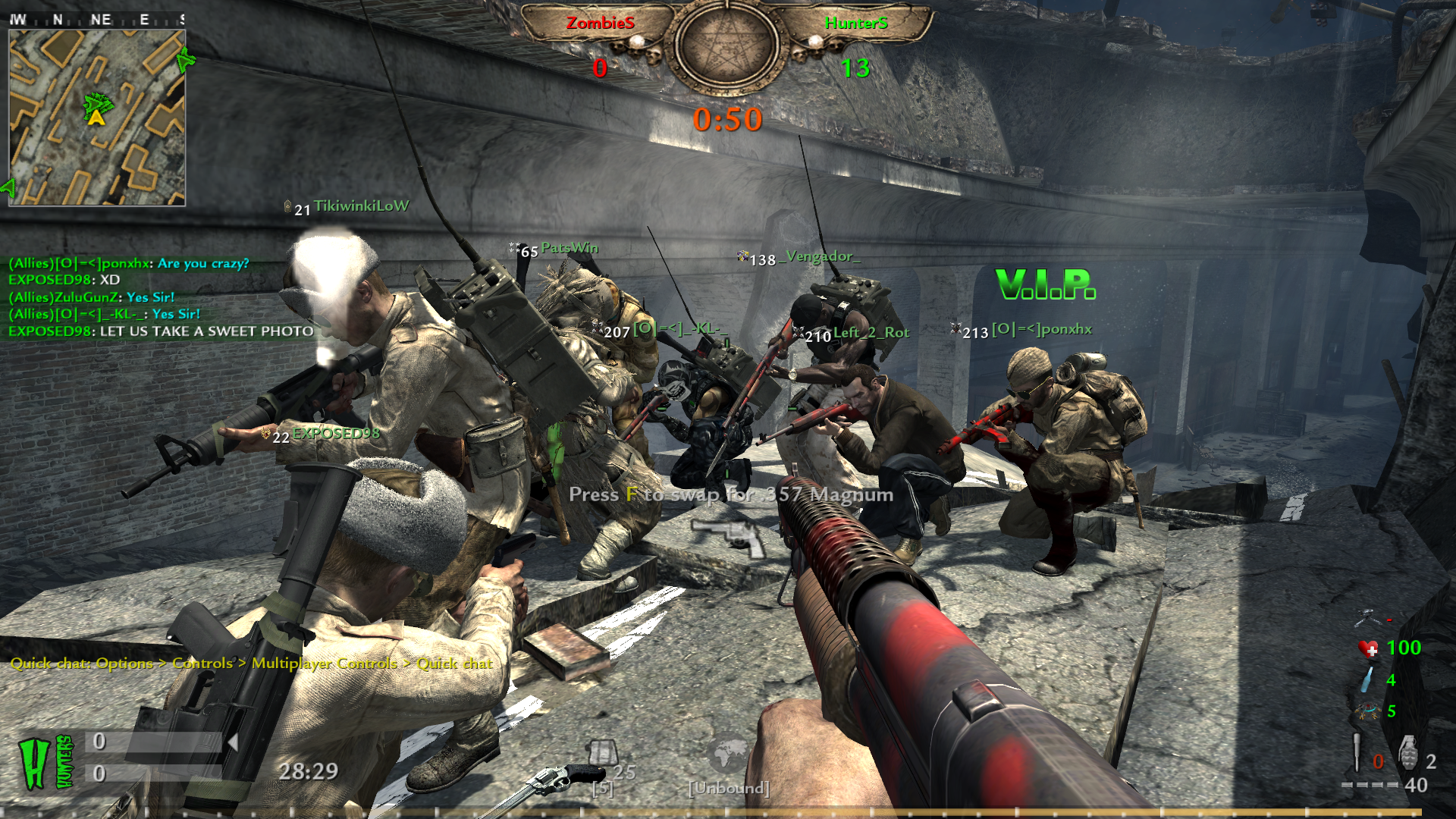Select the HunterS team banner

point(856,24)
